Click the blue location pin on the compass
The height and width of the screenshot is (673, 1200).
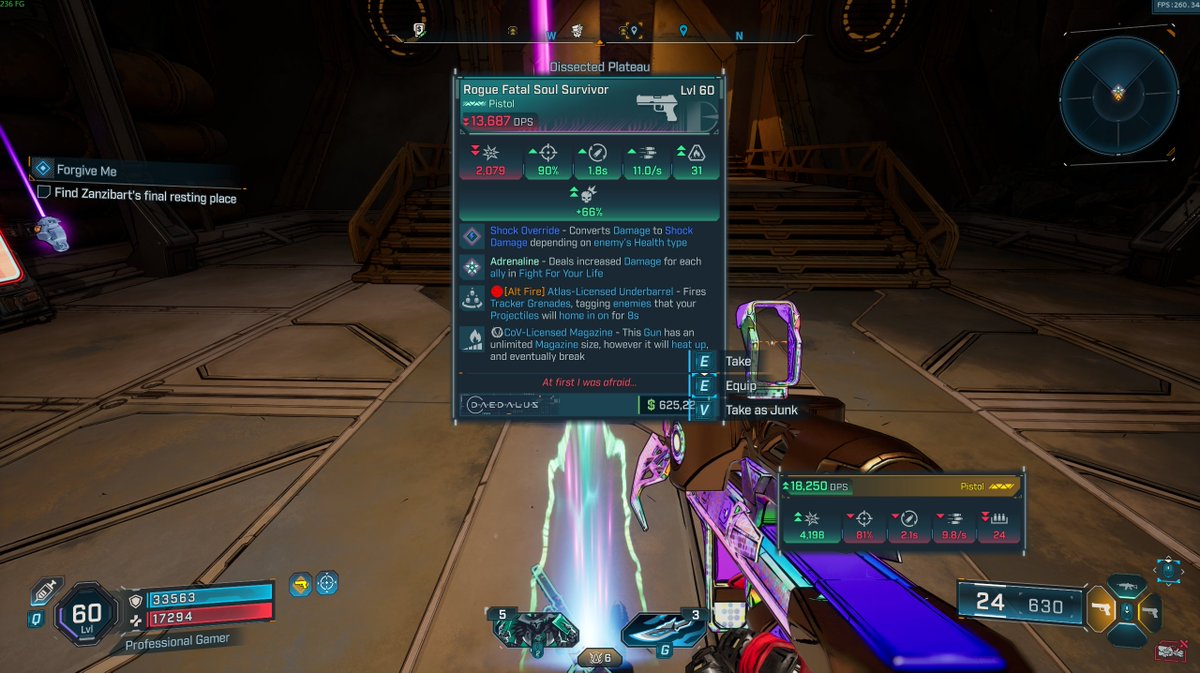[x=683, y=31]
